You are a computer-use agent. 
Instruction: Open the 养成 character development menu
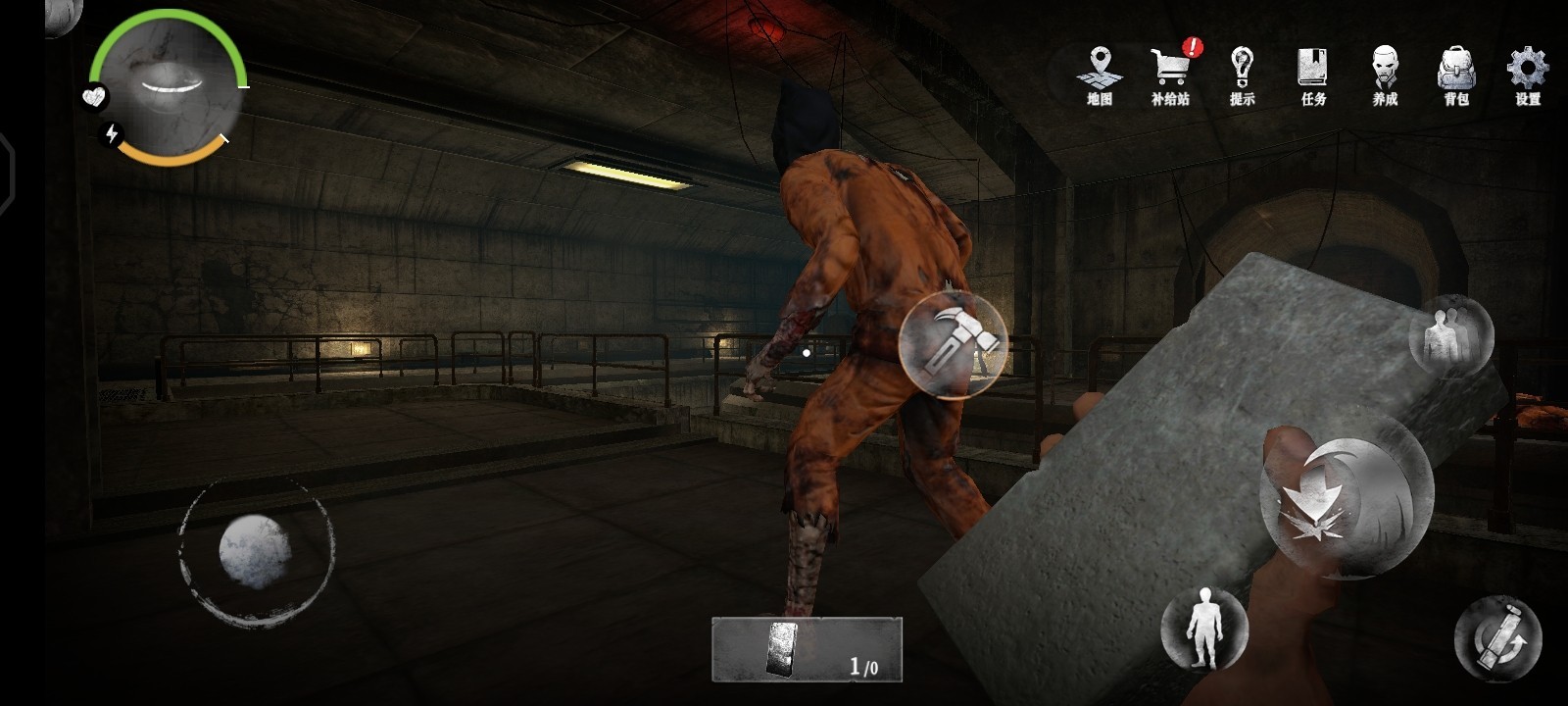coord(1385,74)
